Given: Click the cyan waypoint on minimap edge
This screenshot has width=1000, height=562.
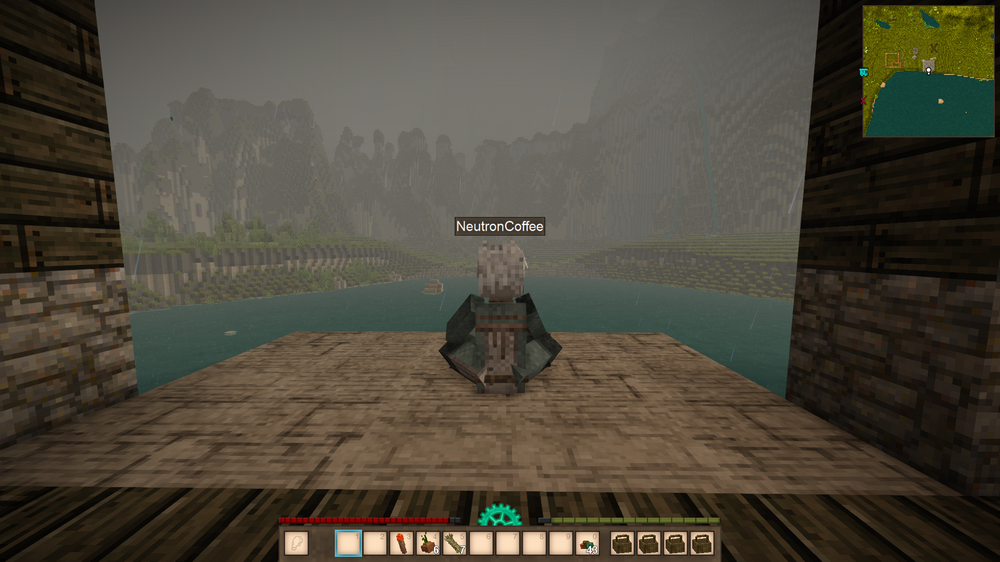Looking at the screenshot, I should (863, 72).
